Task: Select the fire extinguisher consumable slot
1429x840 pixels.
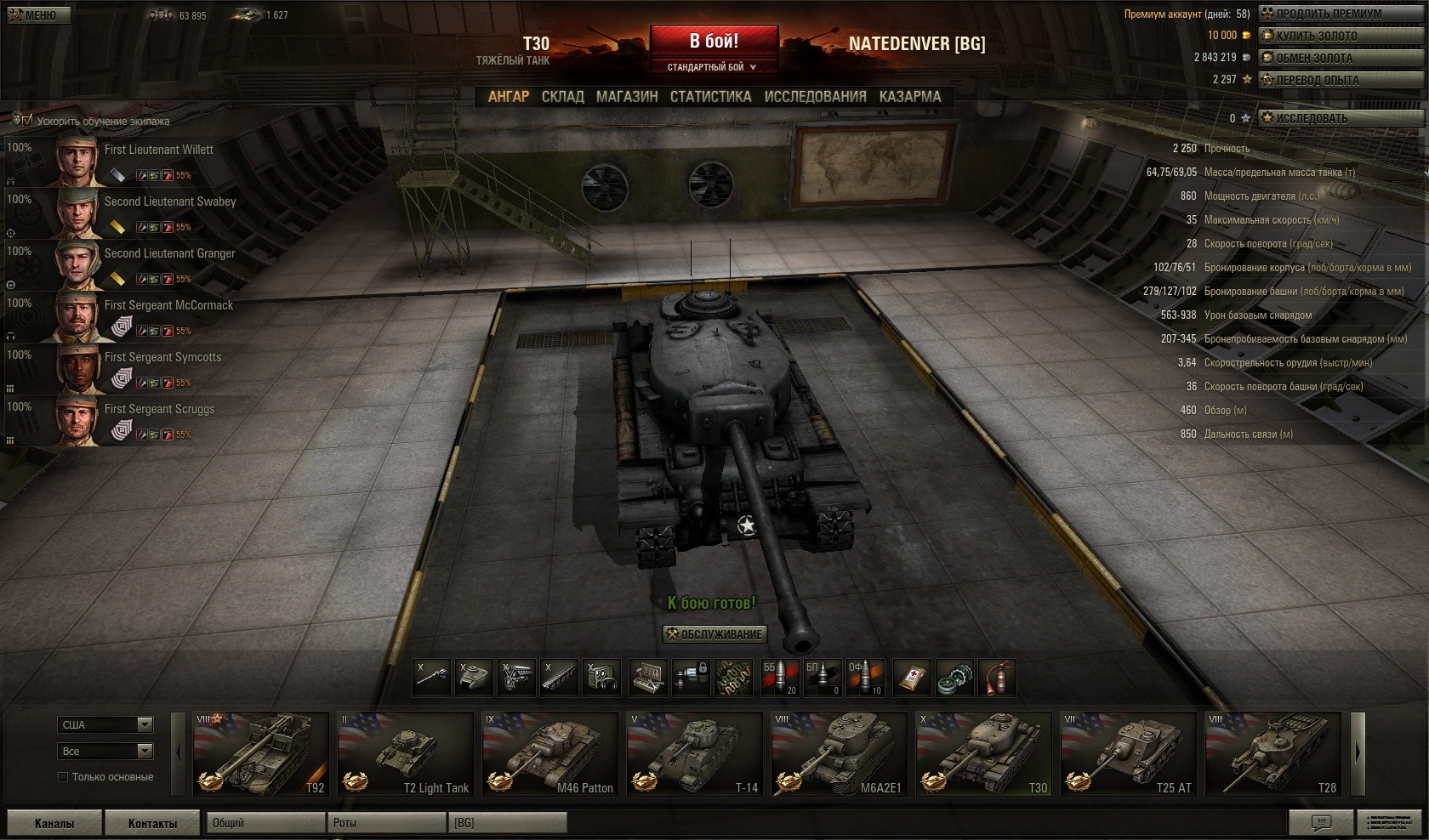Action: [x=997, y=678]
